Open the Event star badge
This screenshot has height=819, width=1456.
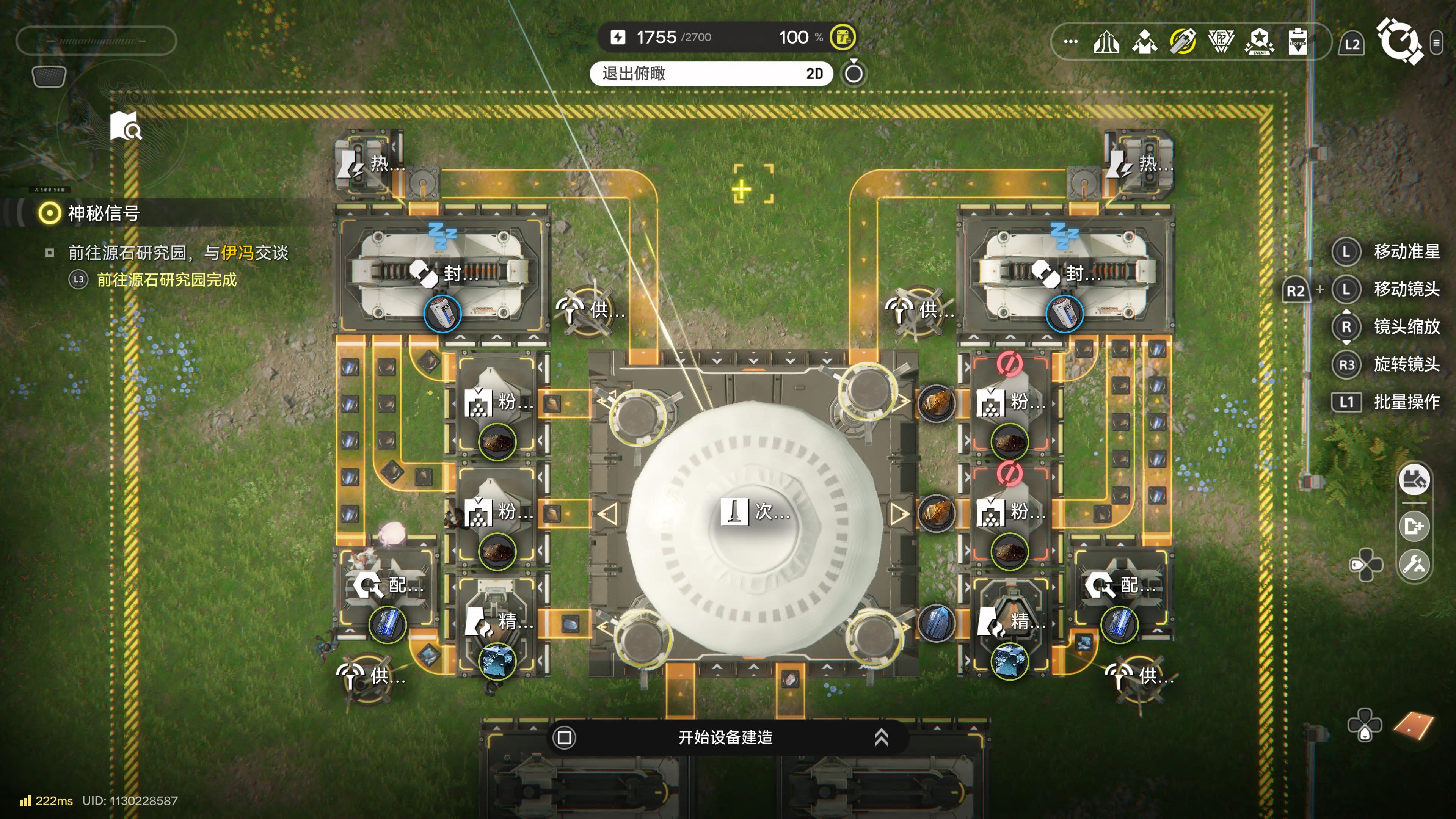pyautogui.click(x=1259, y=42)
